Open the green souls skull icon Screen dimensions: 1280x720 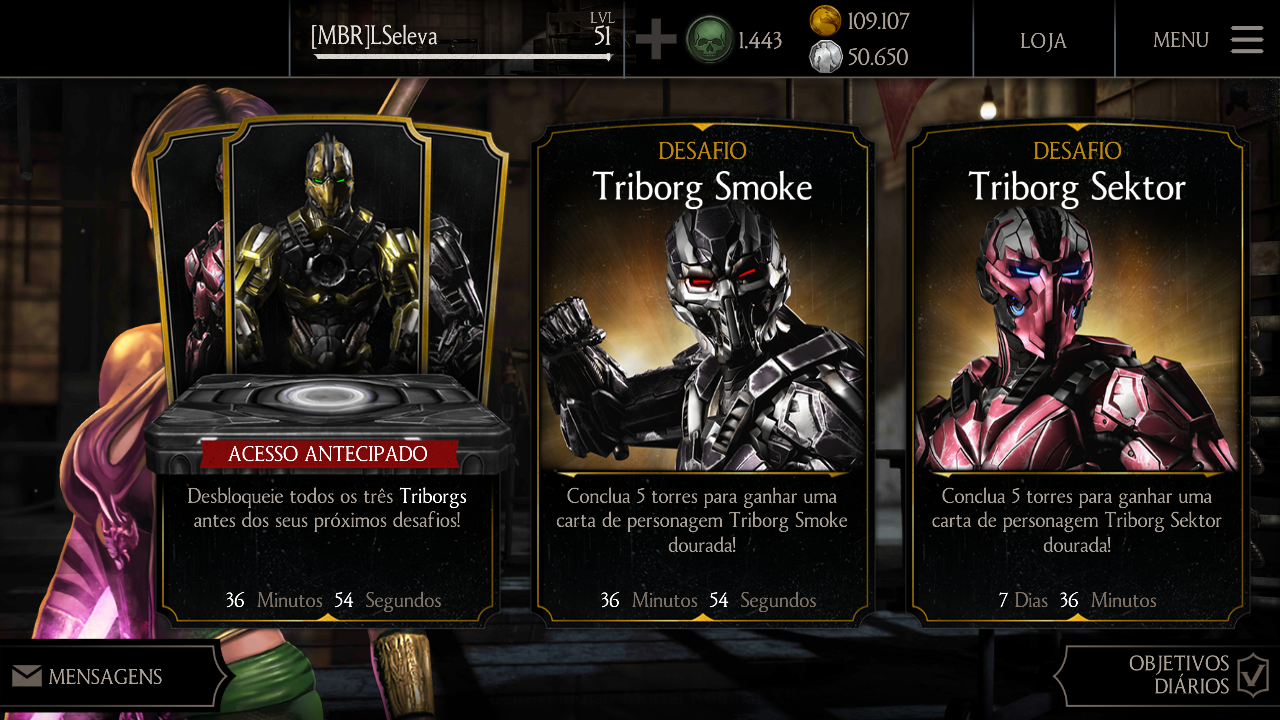(x=709, y=39)
